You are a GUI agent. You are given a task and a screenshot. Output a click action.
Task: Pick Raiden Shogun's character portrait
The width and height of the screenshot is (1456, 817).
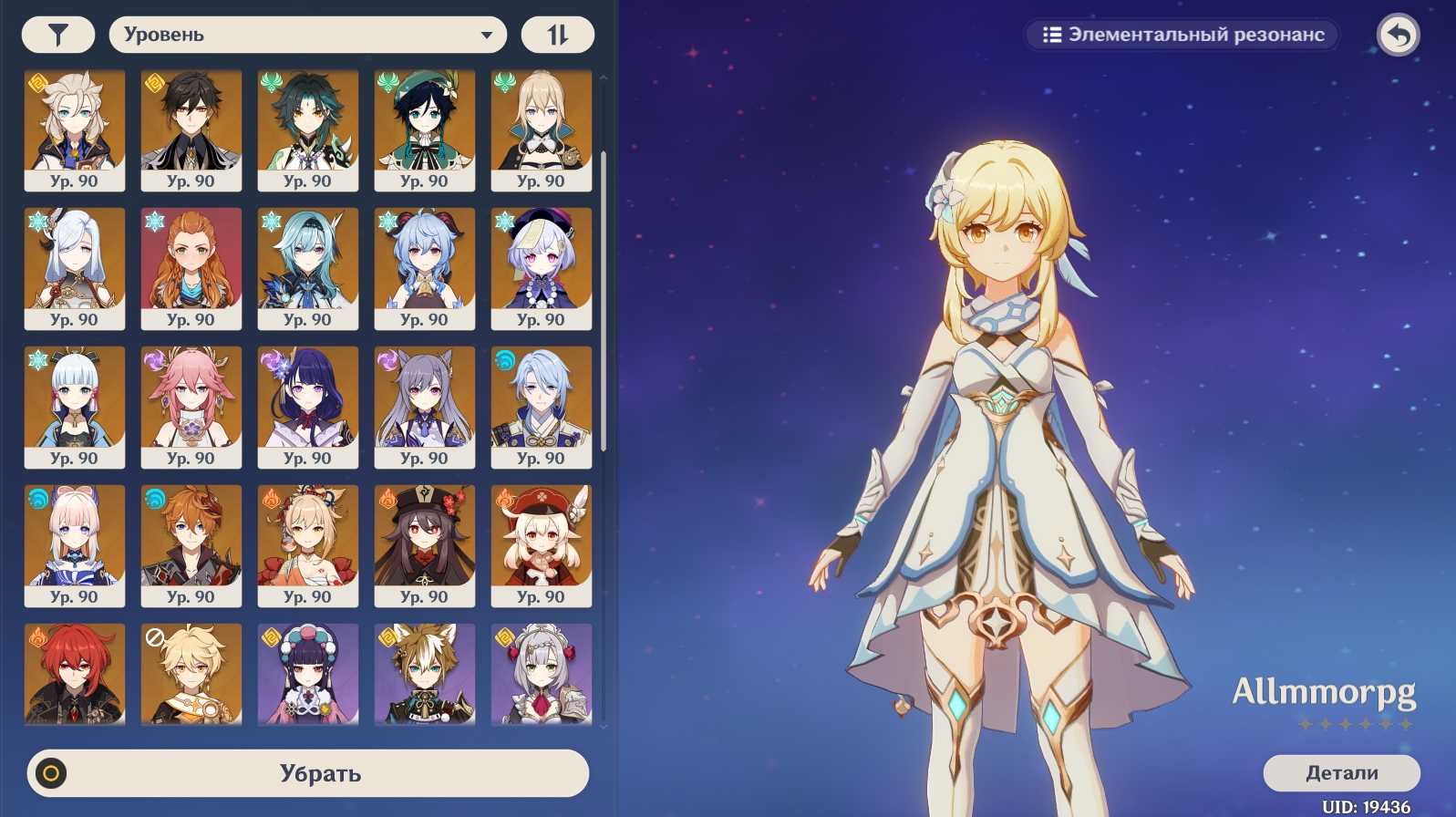pos(308,407)
